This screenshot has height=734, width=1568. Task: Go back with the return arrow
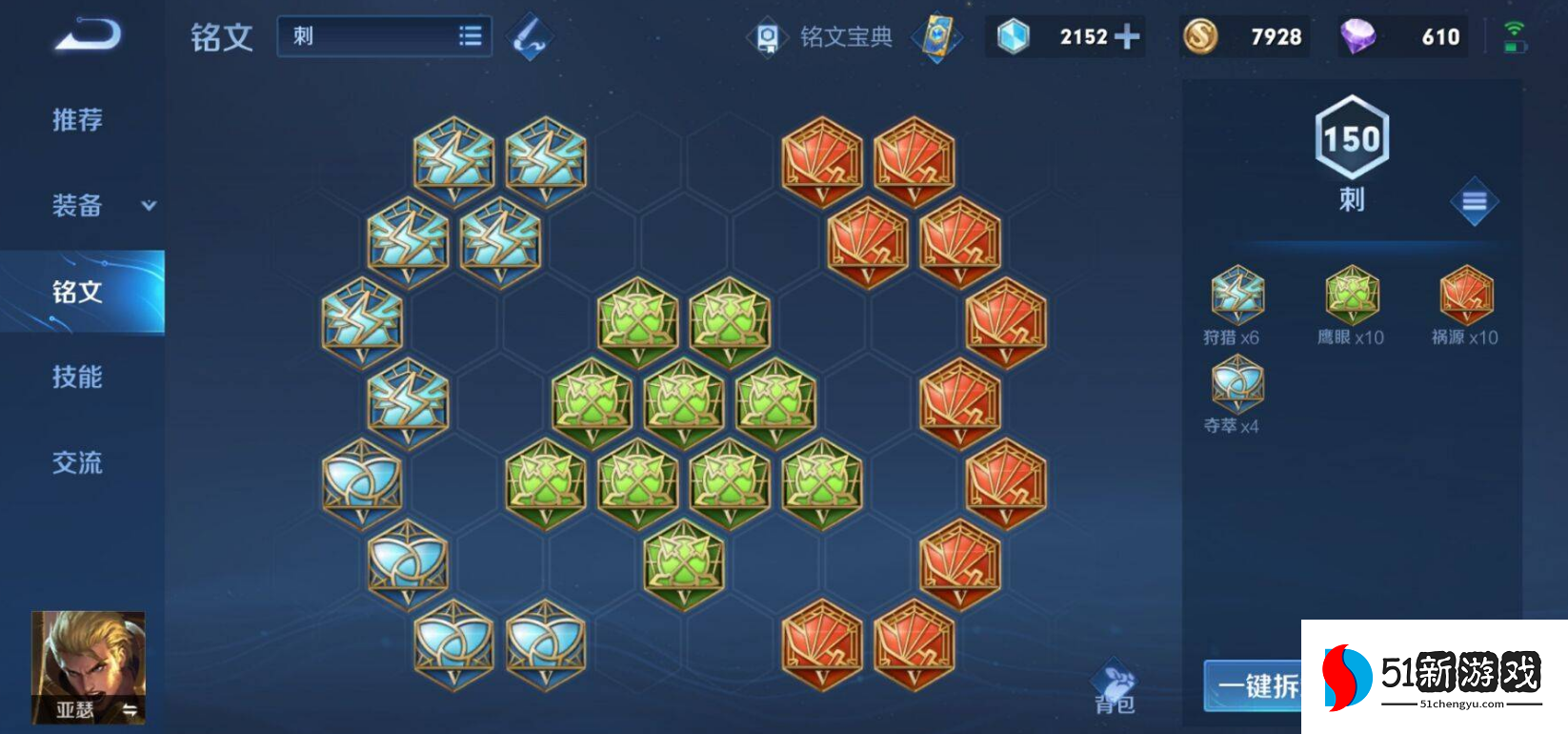click(88, 35)
